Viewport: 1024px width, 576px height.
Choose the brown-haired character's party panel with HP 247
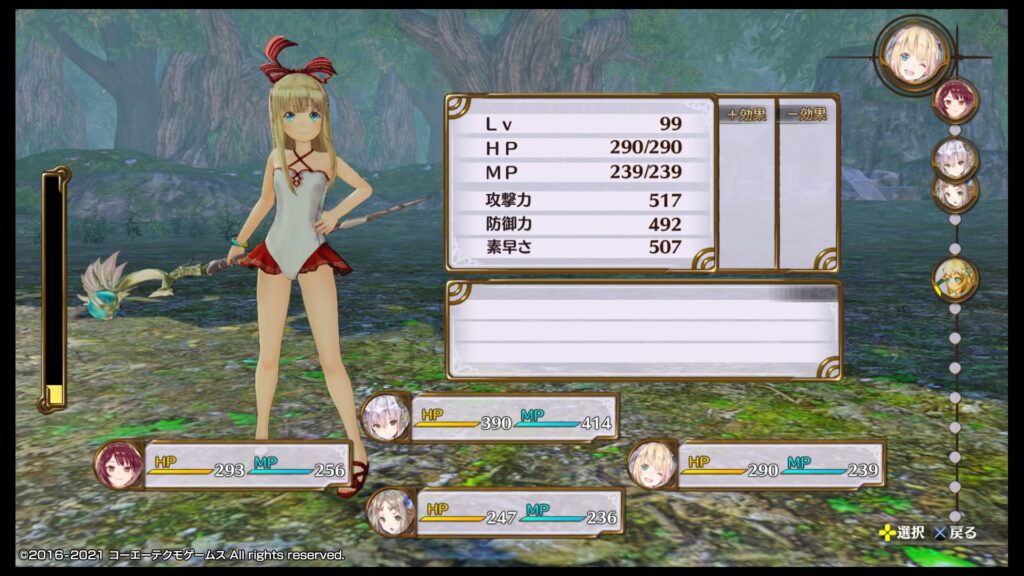(495, 512)
